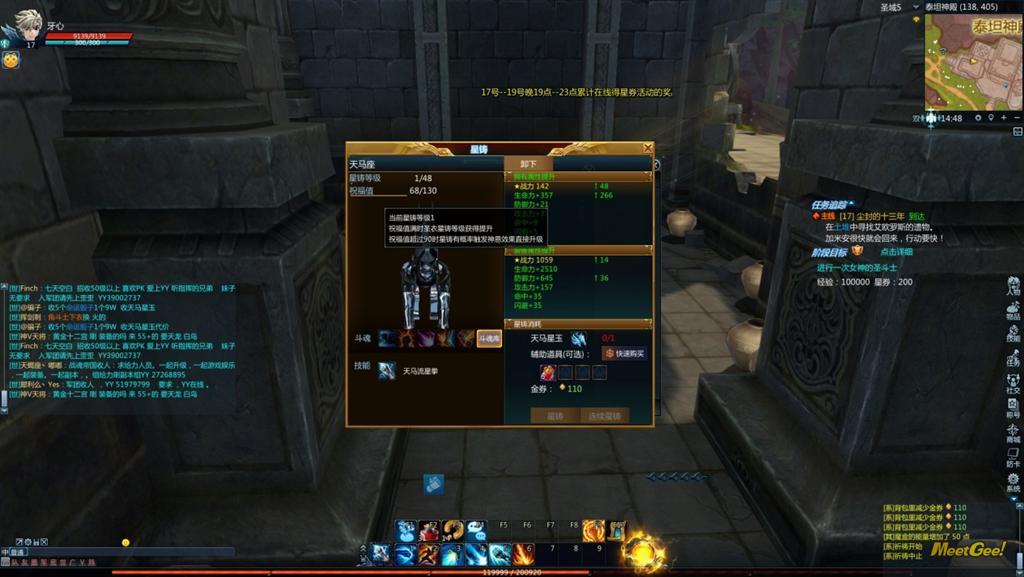The height and width of the screenshot is (577, 1024).
Task: Click the 天马星玉 material icon
Action: tap(579, 339)
